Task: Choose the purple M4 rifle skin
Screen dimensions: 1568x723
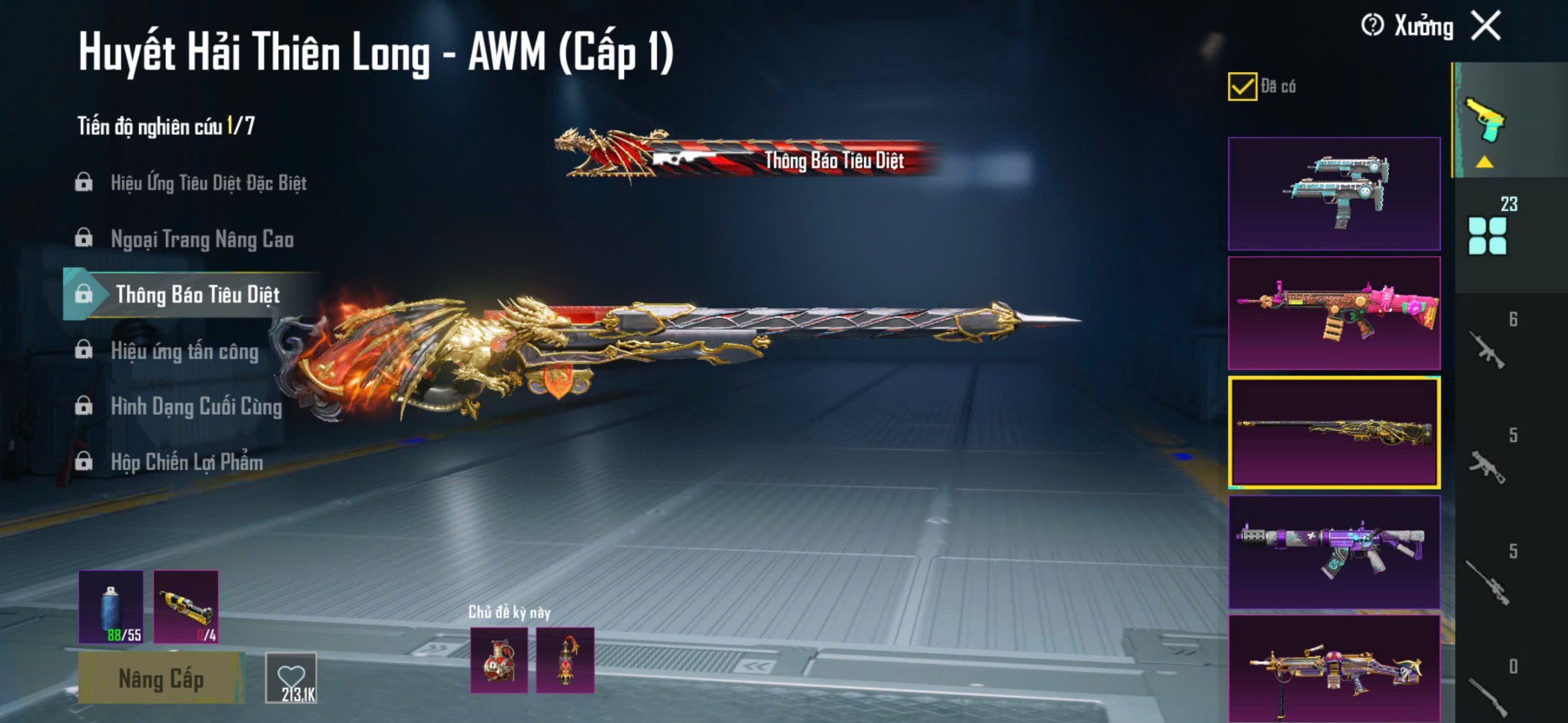Action: (x=1334, y=552)
